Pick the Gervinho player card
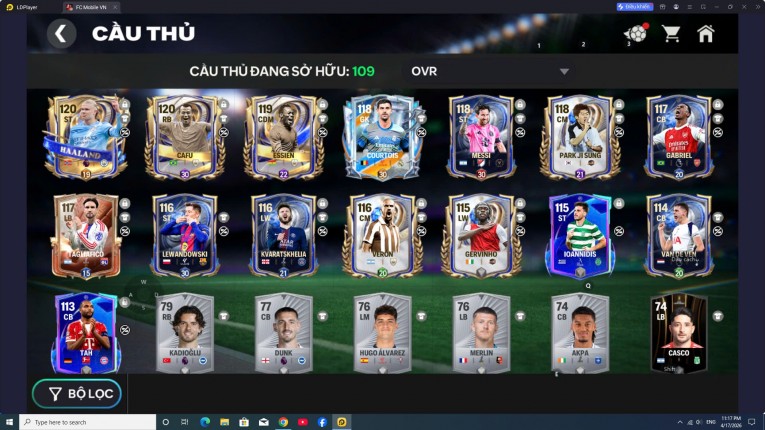765x430 pixels. [479, 235]
